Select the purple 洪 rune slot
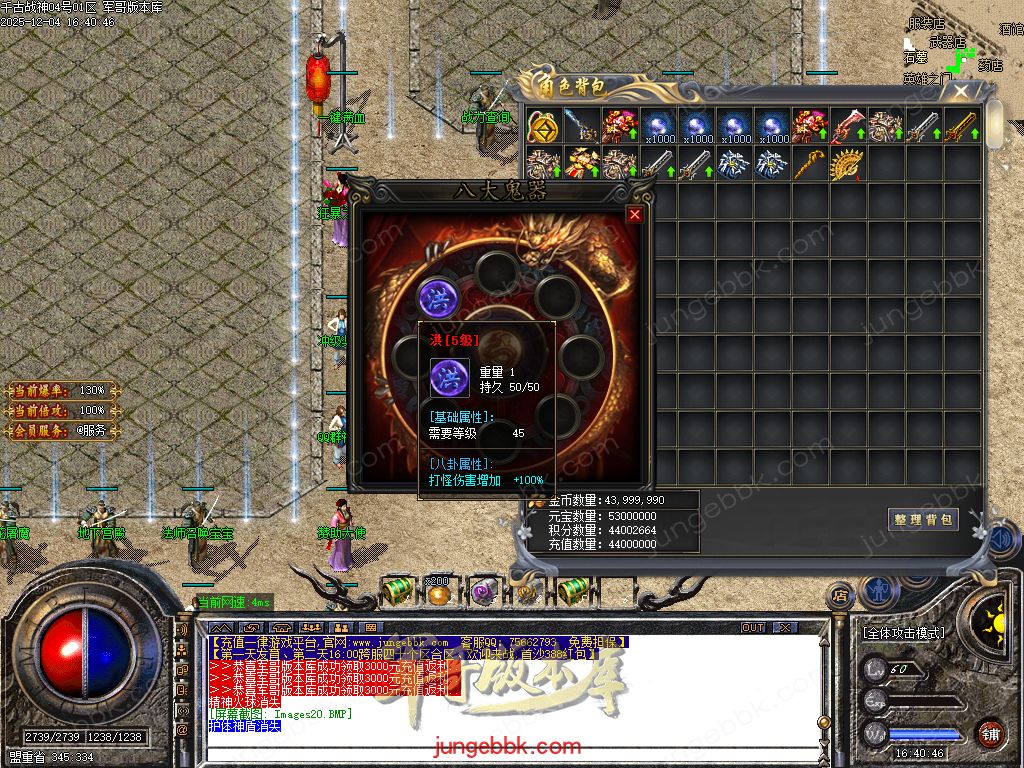 pyautogui.click(x=436, y=297)
